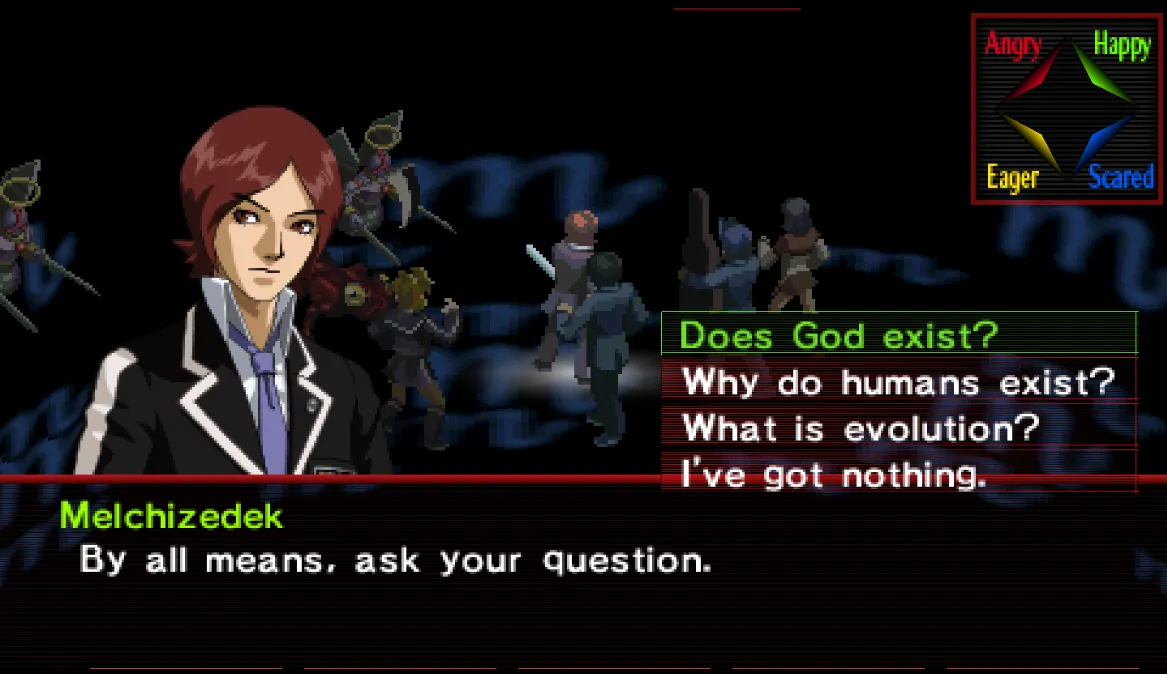Ask "Does God exist?"
1167x674 pixels.
pyautogui.click(x=838, y=335)
